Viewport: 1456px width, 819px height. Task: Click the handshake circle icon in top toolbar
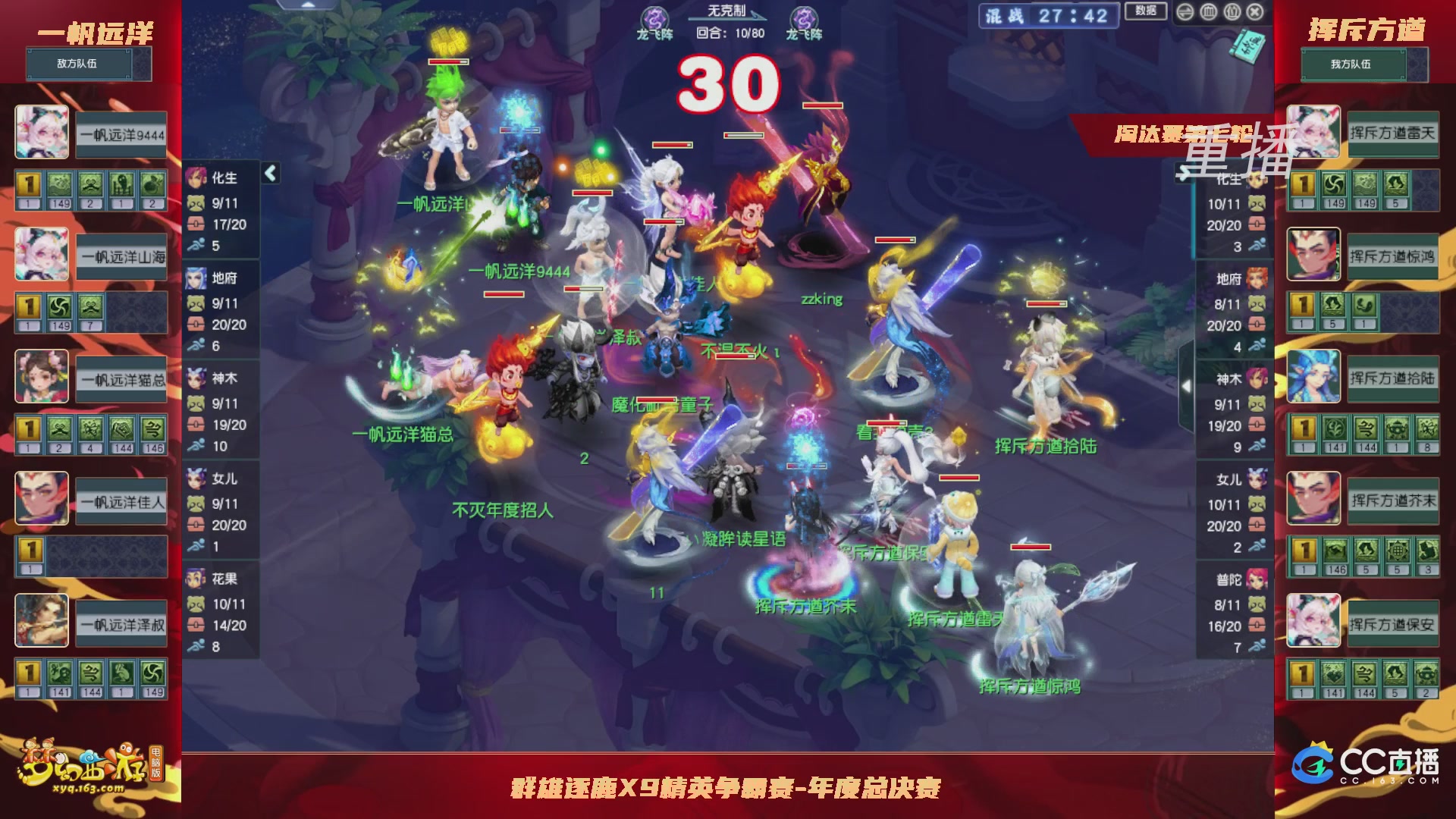click(1187, 12)
